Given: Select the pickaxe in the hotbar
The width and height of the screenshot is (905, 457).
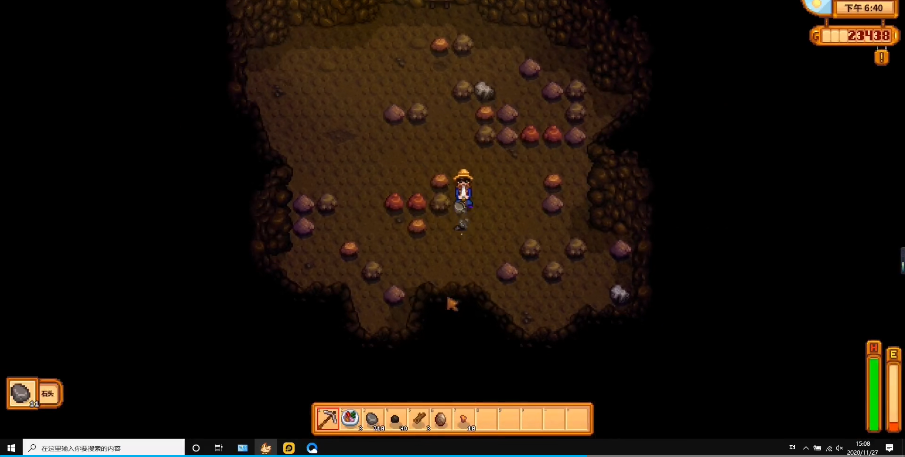Looking at the screenshot, I should (x=327, y=418).
